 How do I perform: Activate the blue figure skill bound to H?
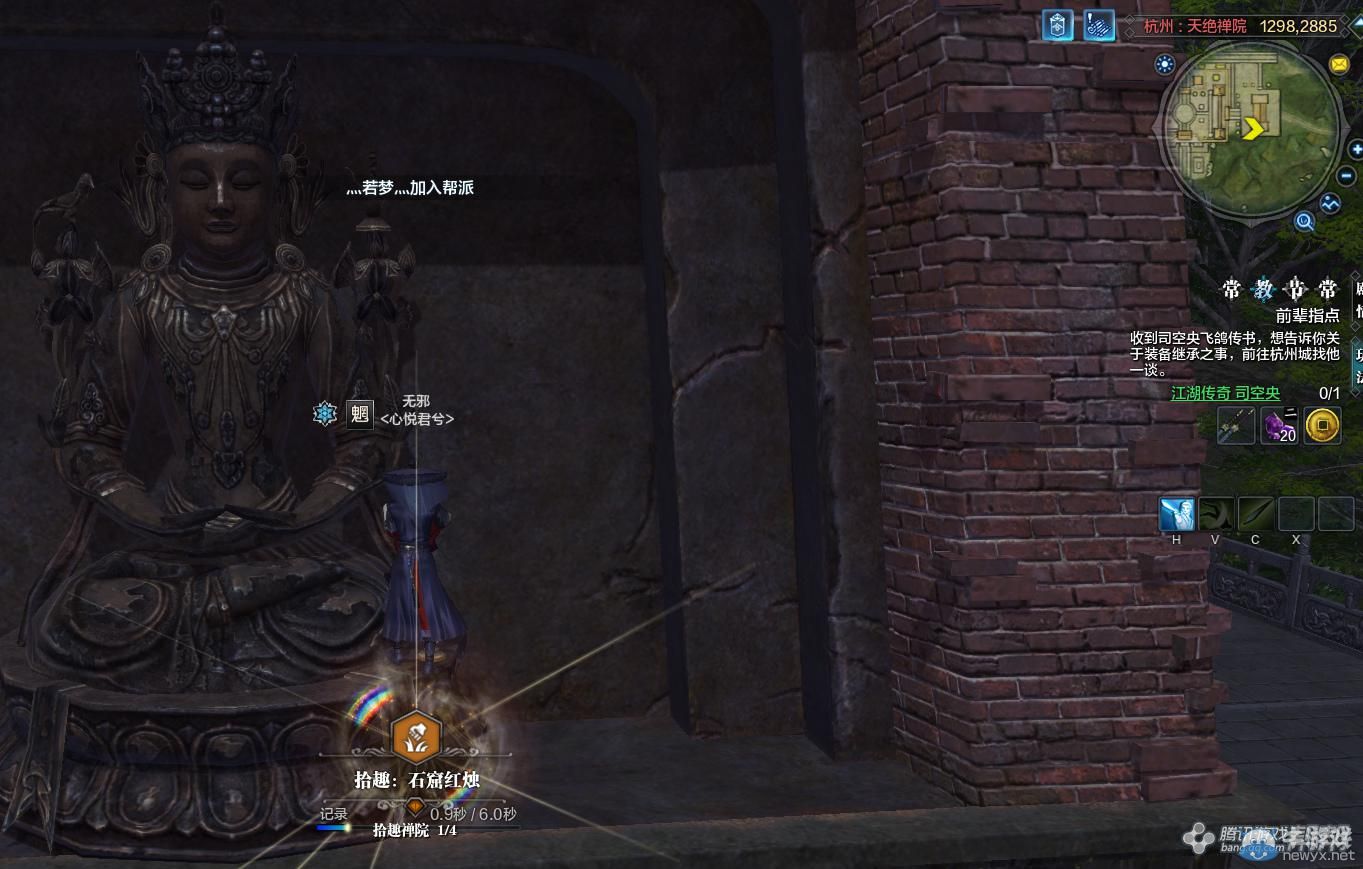coord(1177,514)
